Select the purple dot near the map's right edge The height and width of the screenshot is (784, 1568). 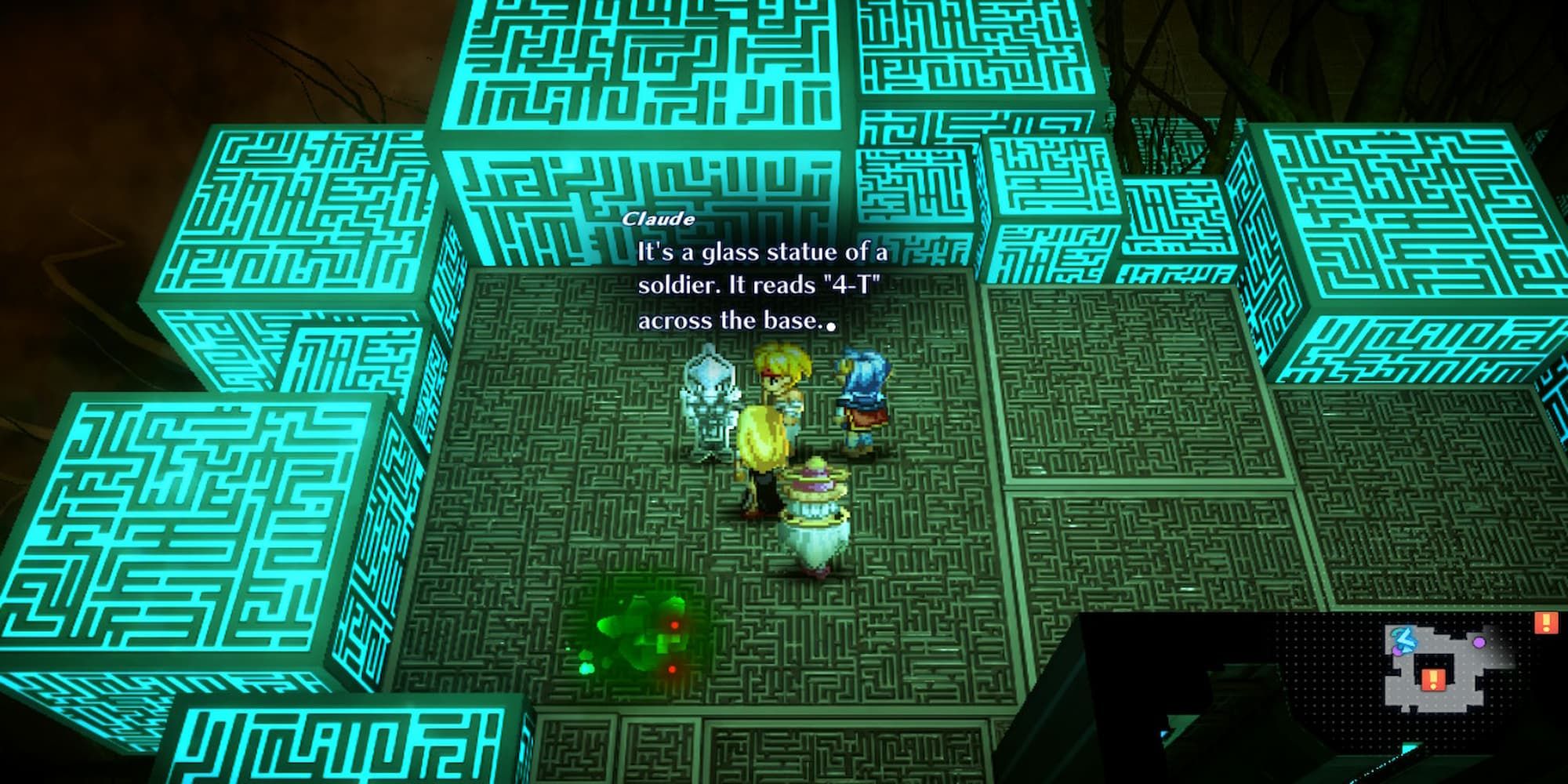1479,643
